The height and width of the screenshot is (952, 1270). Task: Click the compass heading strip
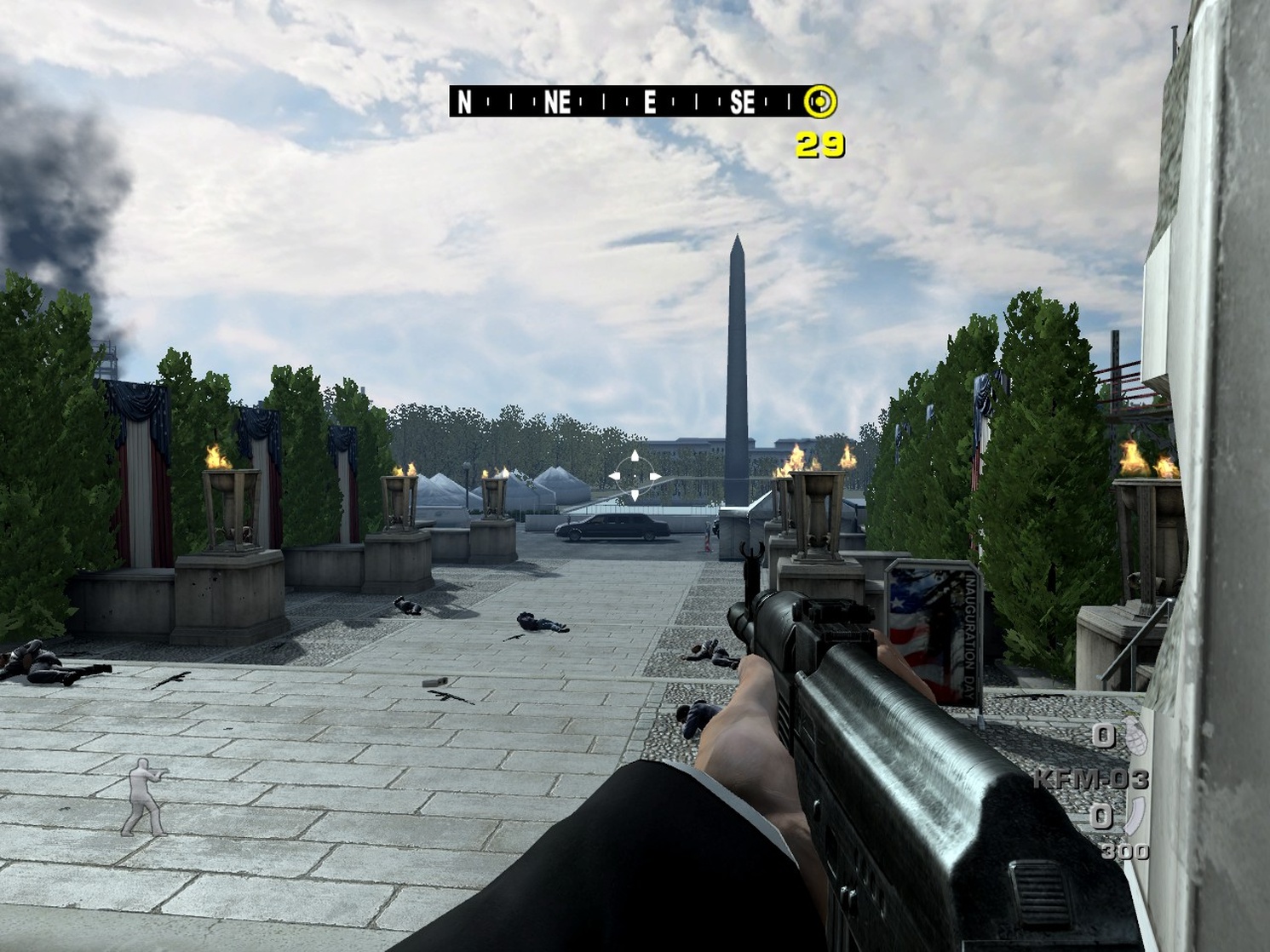click(626, 102)
